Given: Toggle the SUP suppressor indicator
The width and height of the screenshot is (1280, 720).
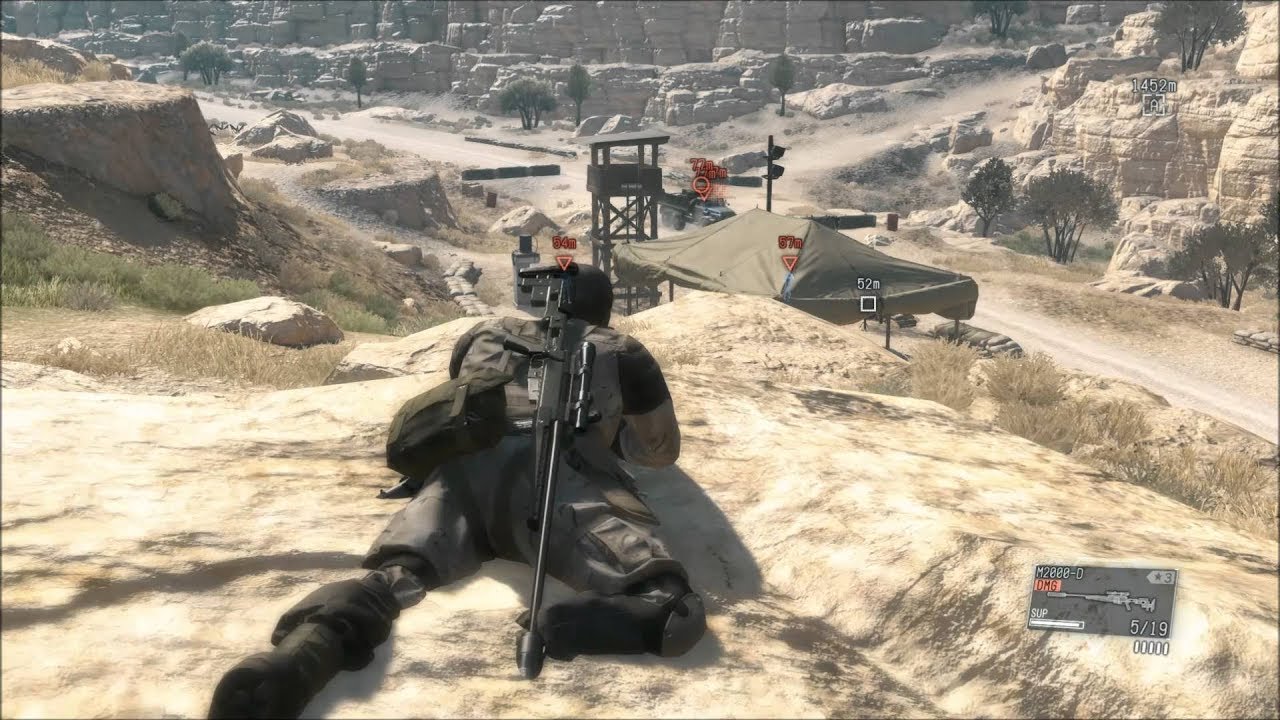Looking at the screenshot, I should pos(1039,612).
